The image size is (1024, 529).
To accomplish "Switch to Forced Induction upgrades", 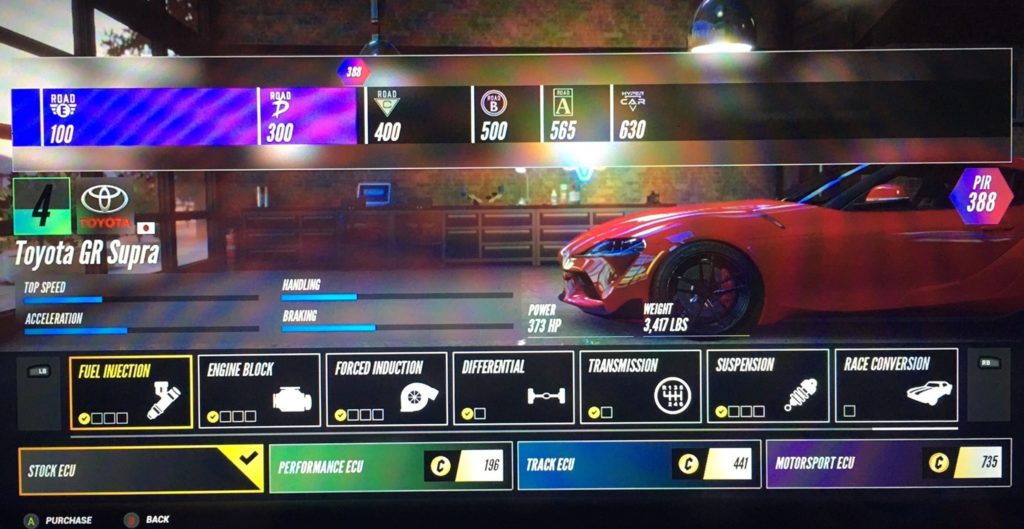I will tap(386, 390).
